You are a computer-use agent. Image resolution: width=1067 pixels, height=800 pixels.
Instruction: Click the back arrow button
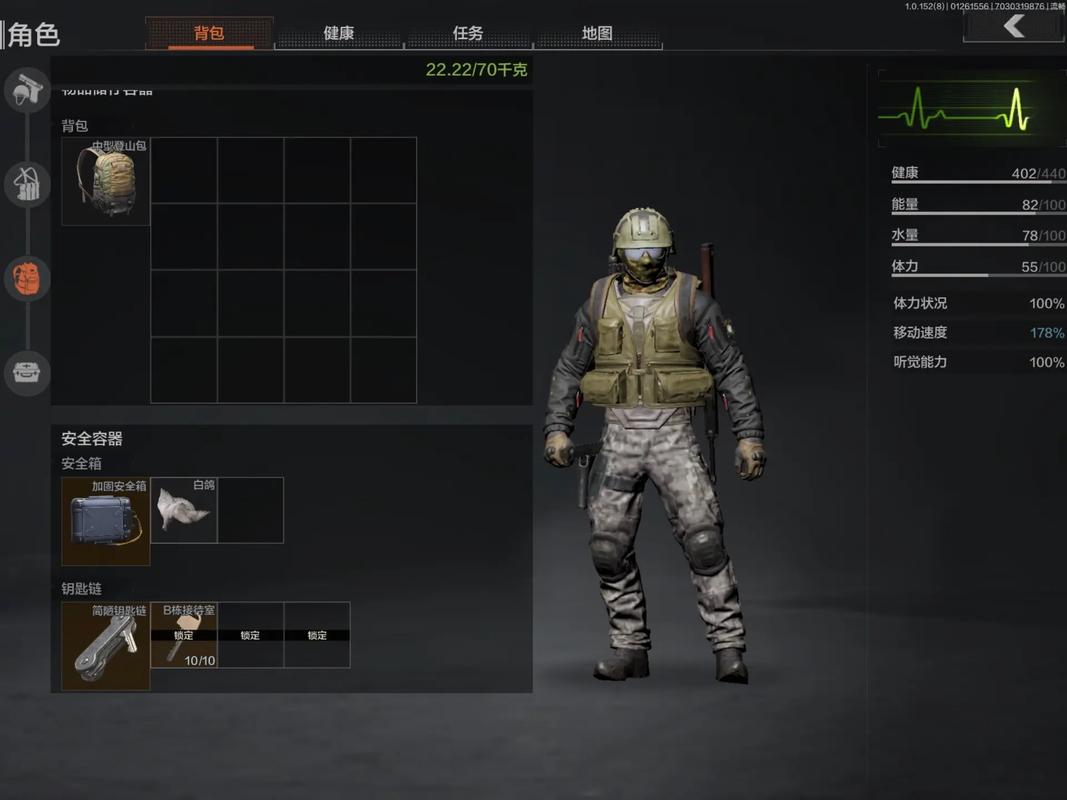(x=1014, y=26)
